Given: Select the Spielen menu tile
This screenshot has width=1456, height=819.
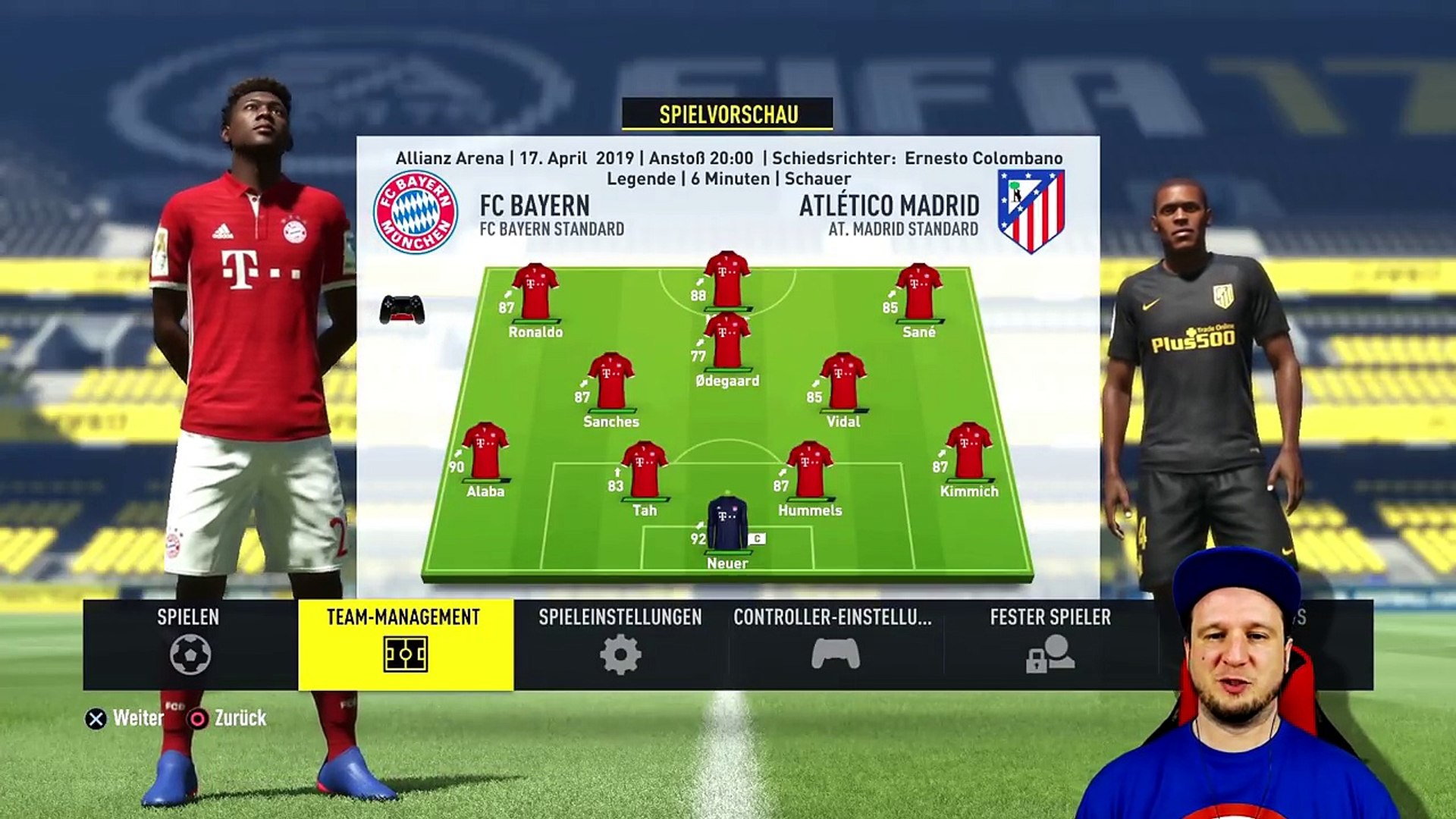Looking at the screenshot, I should point(190,645).
